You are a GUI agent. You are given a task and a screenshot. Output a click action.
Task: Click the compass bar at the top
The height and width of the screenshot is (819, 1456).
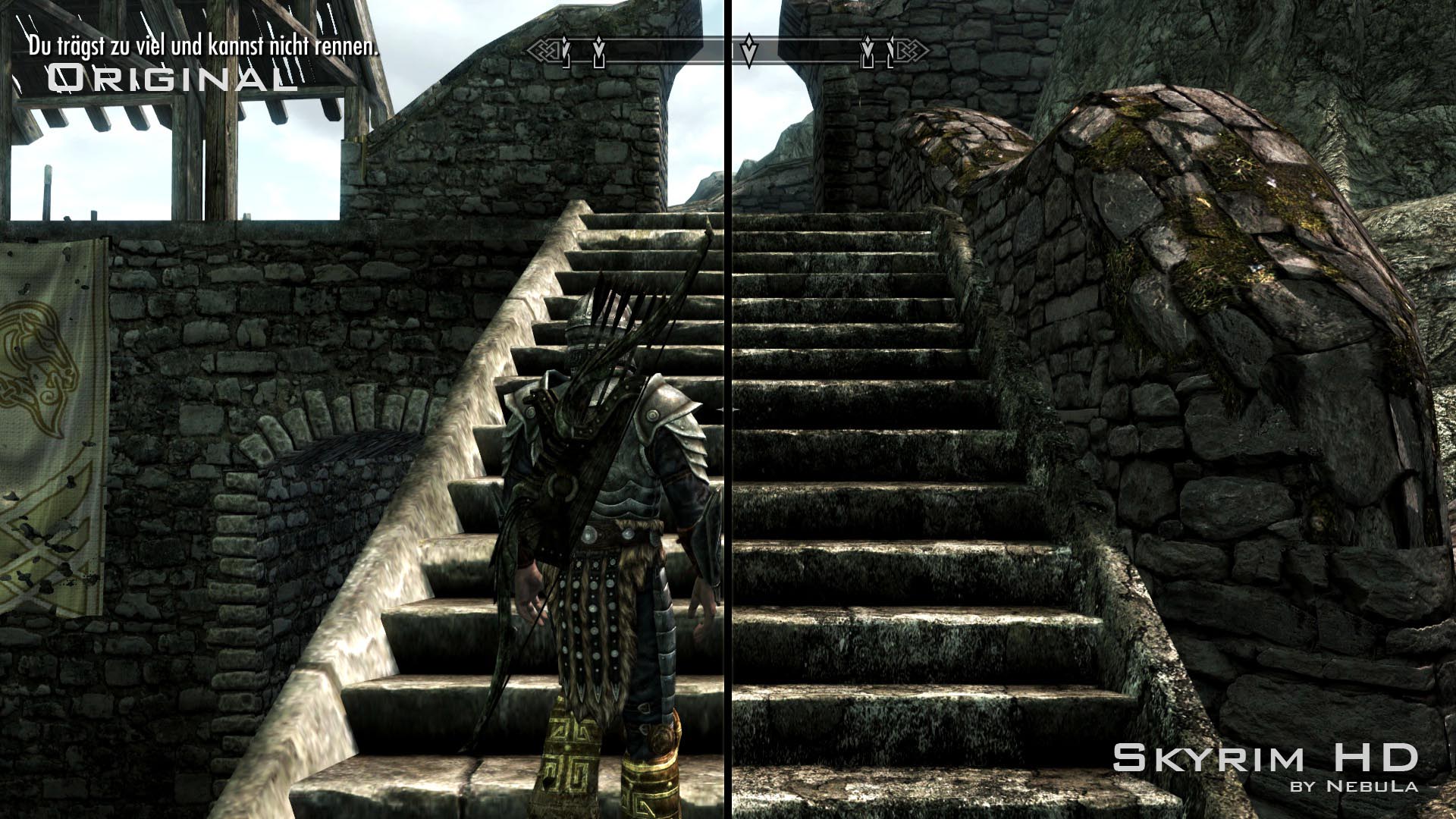[x=728, y=52]
